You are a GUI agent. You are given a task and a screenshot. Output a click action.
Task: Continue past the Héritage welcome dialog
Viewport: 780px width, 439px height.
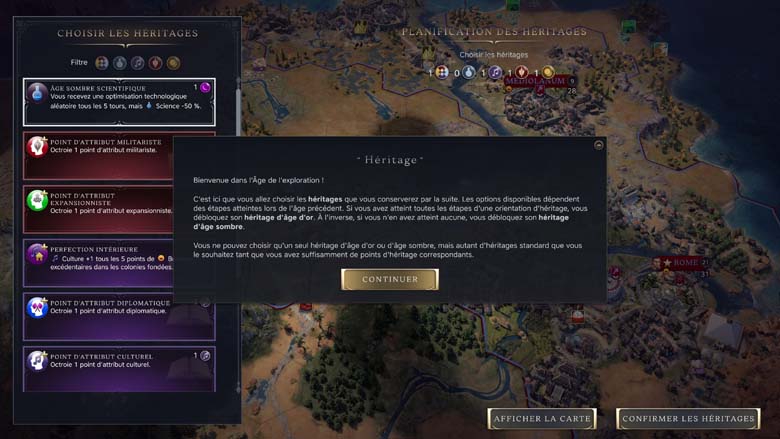coord(390,279)
